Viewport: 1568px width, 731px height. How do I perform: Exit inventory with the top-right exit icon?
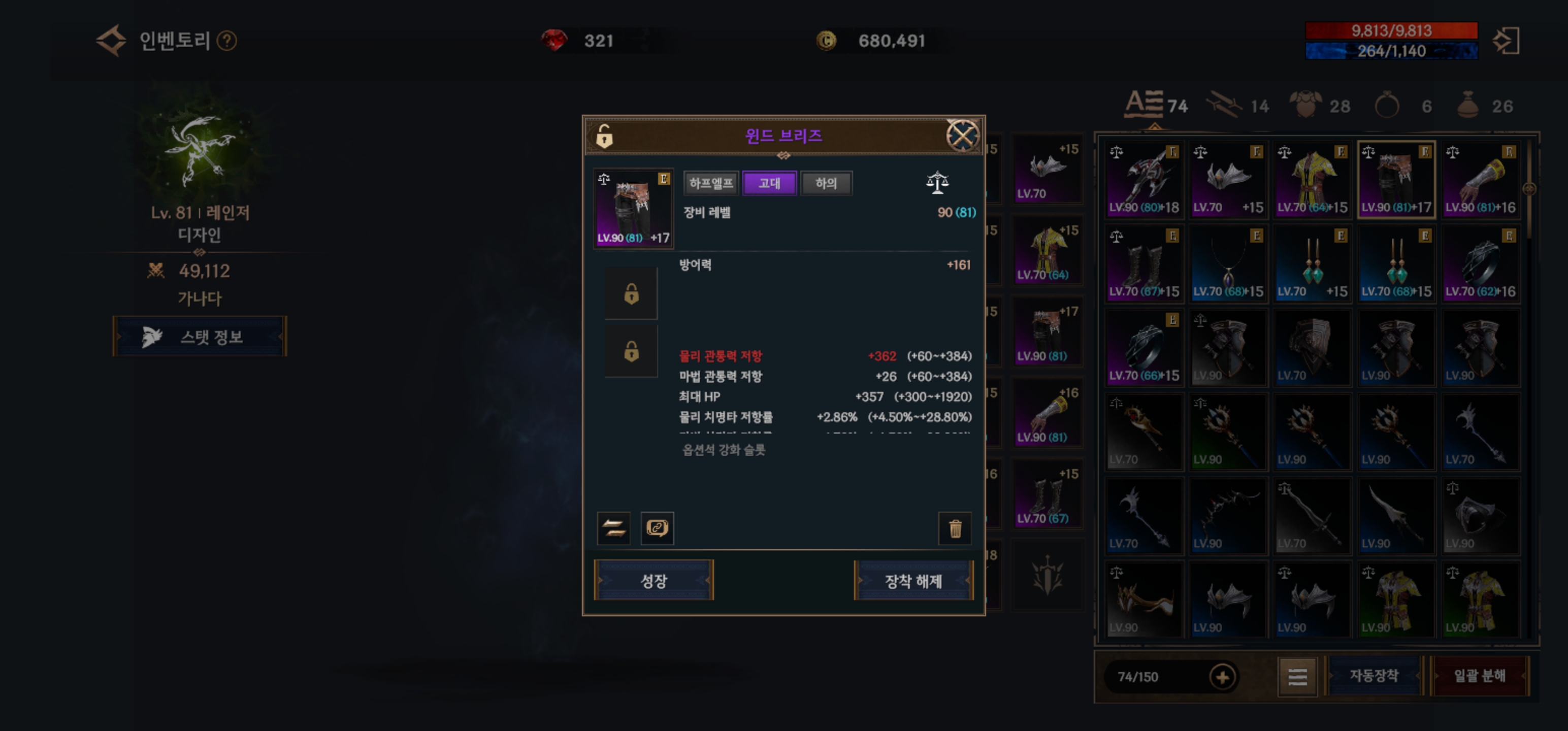click(1506, 41)
